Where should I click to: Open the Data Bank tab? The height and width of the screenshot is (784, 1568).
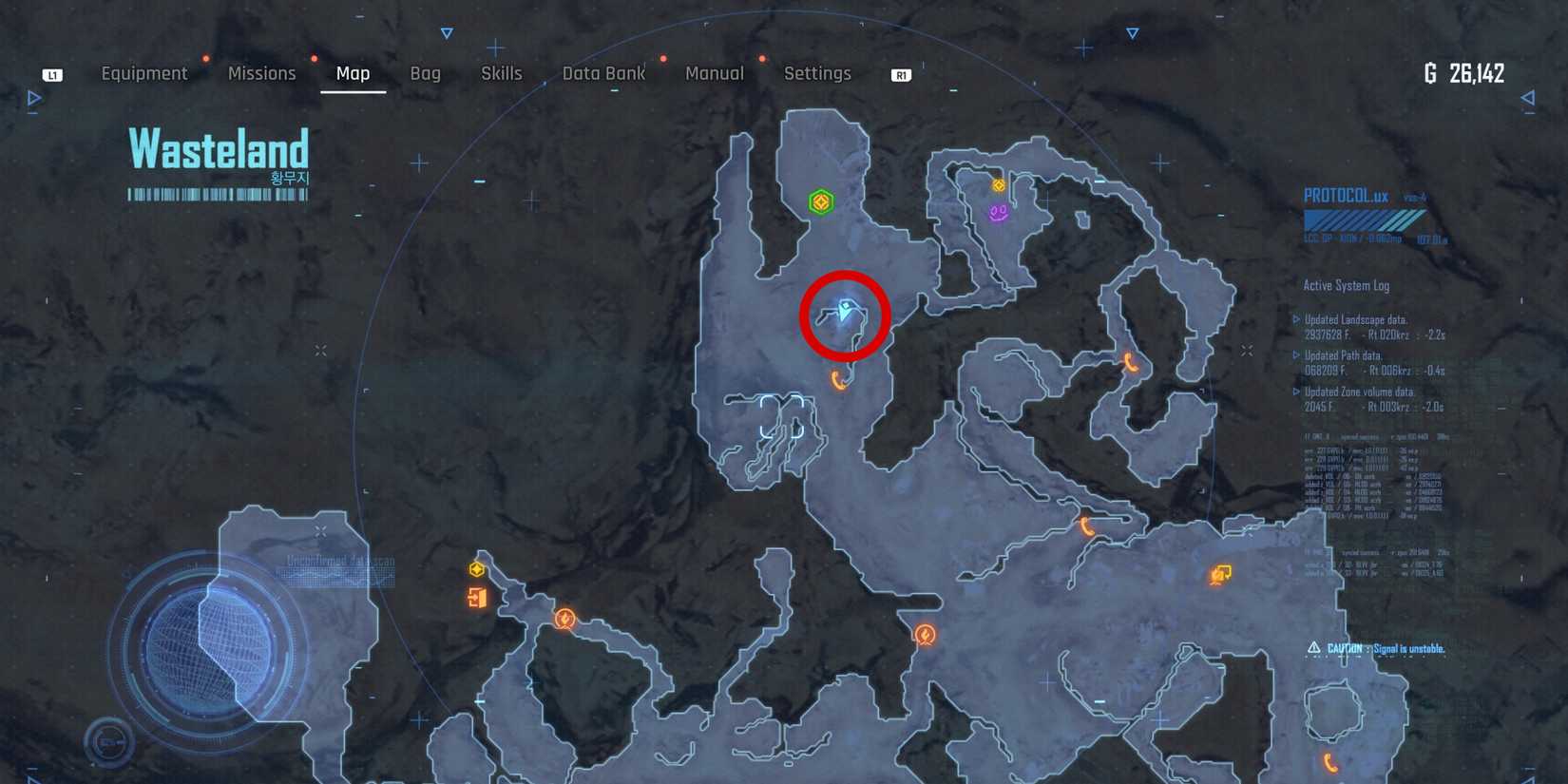tap(603, 73)
